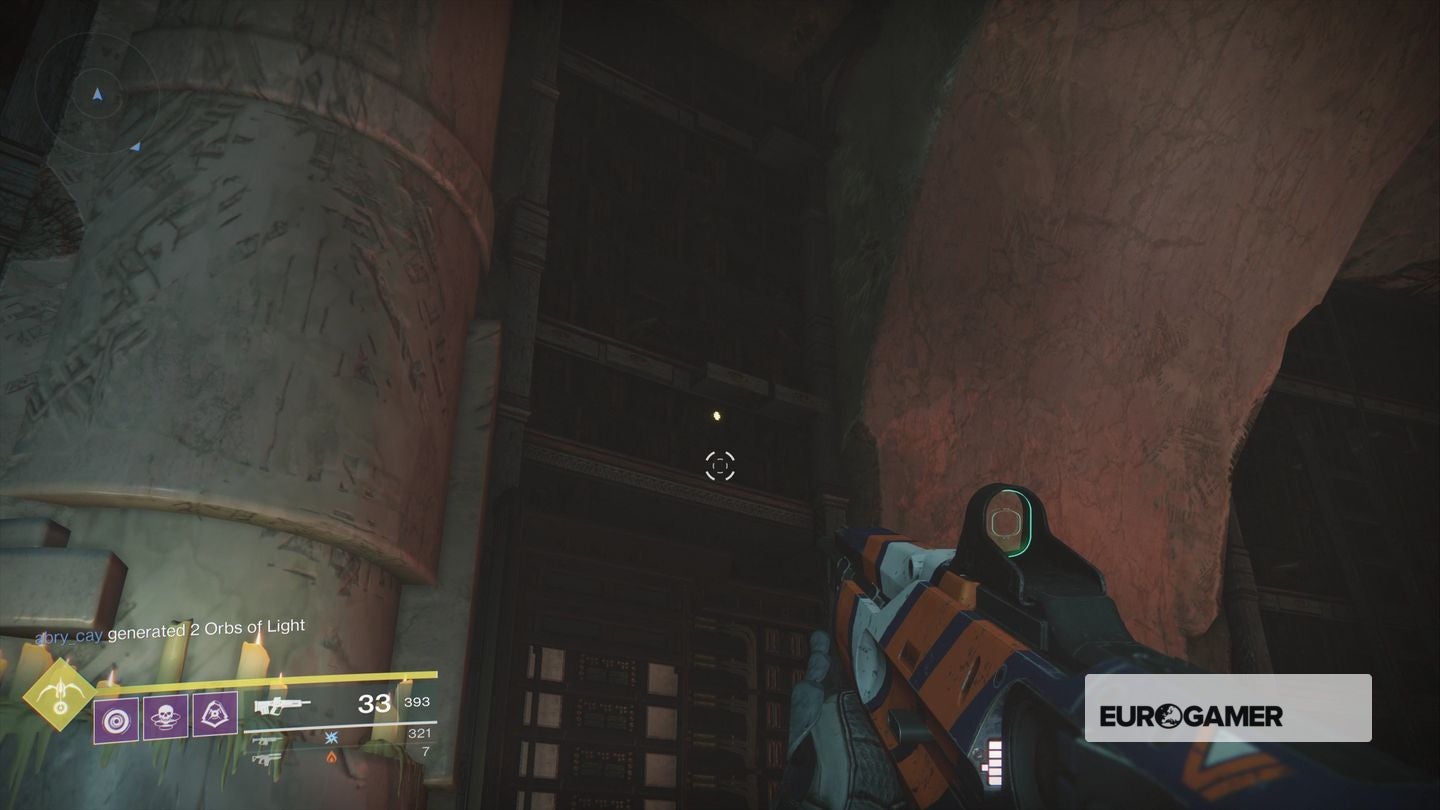Select the equipped scout rifle icon
Image resolution: width=1440 pixels, height=810 pixels.
tap(281, 706)
